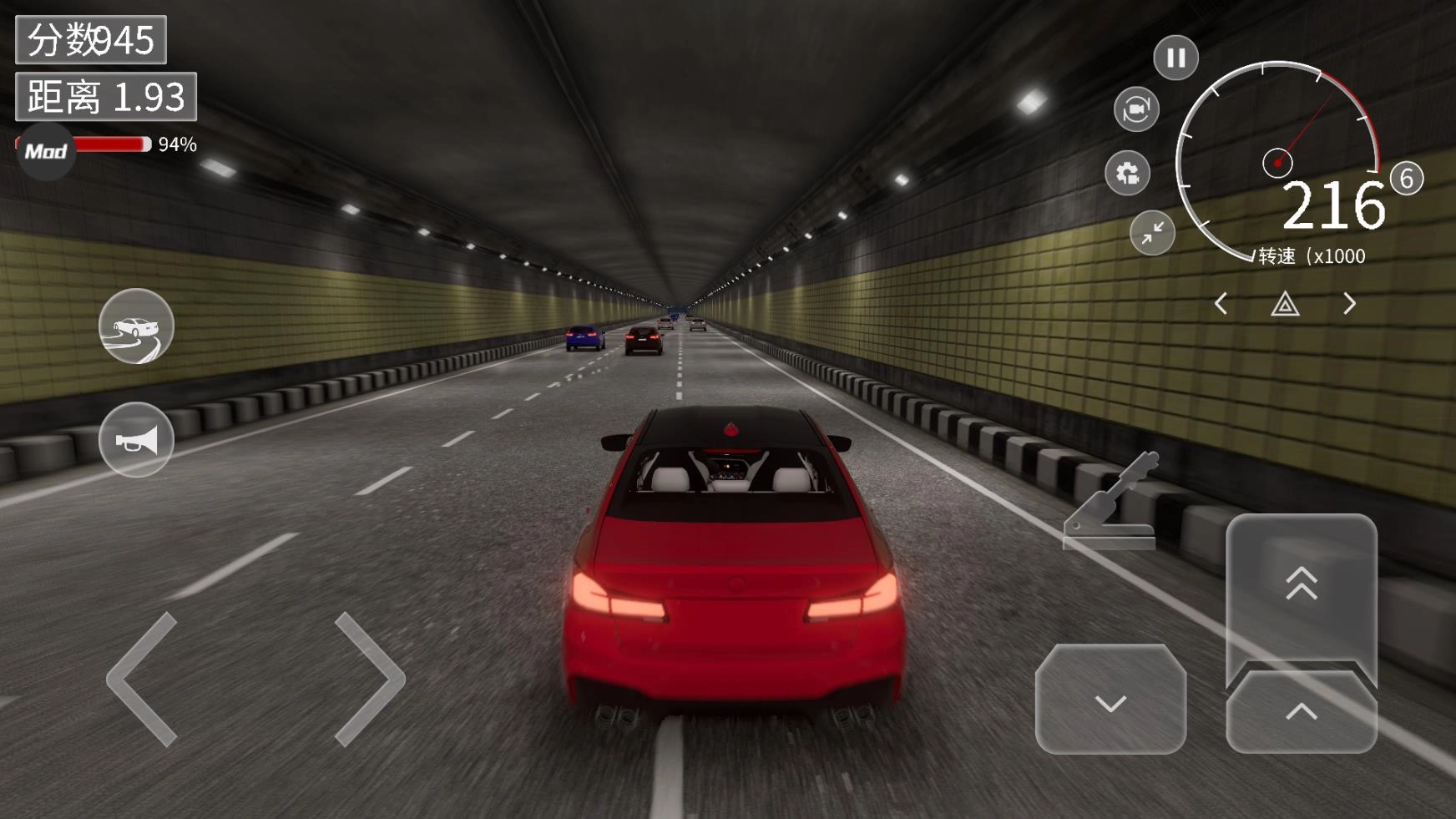The width and height of the screenshot is (1456, 819).
Task: Tap the shrink arrows icon
Action: pyautogui.click(x=1152, y=232)
